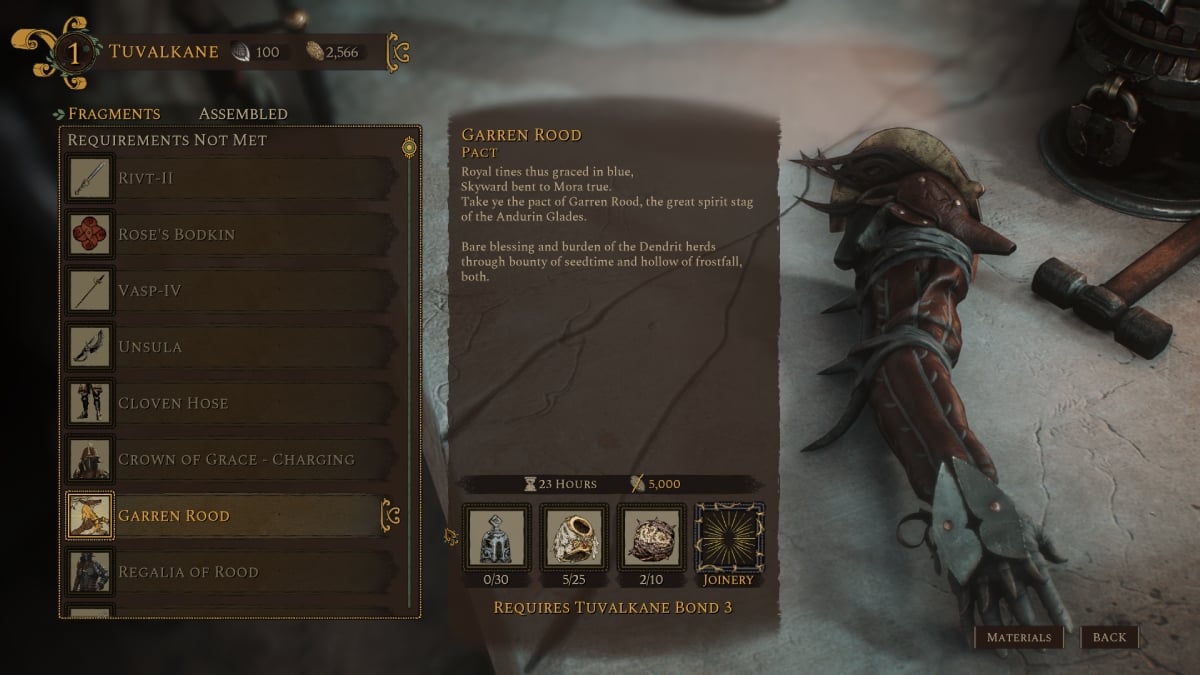Select the ring material slot showing 5/25

click(574, 537)
